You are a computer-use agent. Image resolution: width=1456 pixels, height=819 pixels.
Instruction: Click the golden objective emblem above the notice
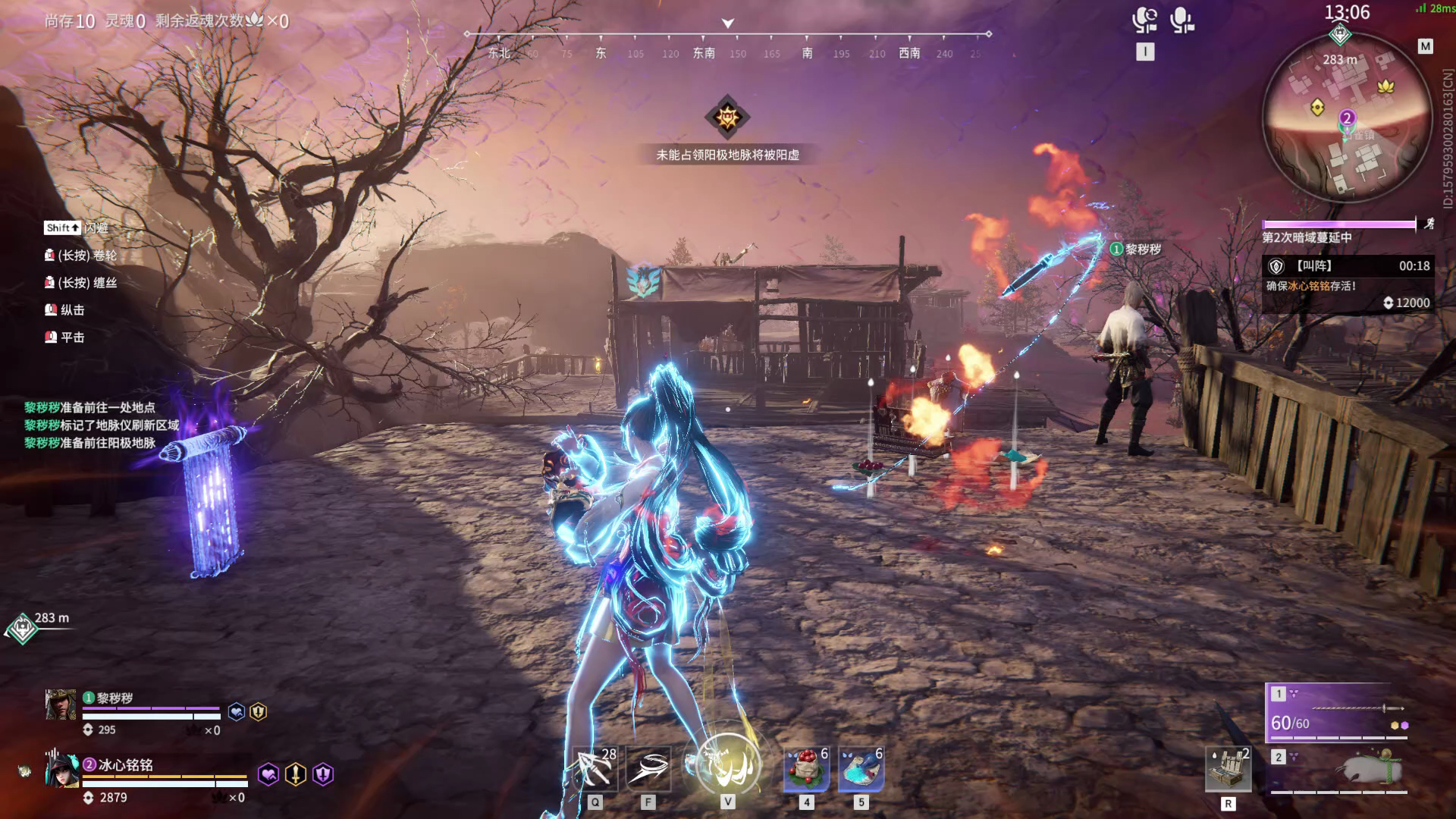727,117
